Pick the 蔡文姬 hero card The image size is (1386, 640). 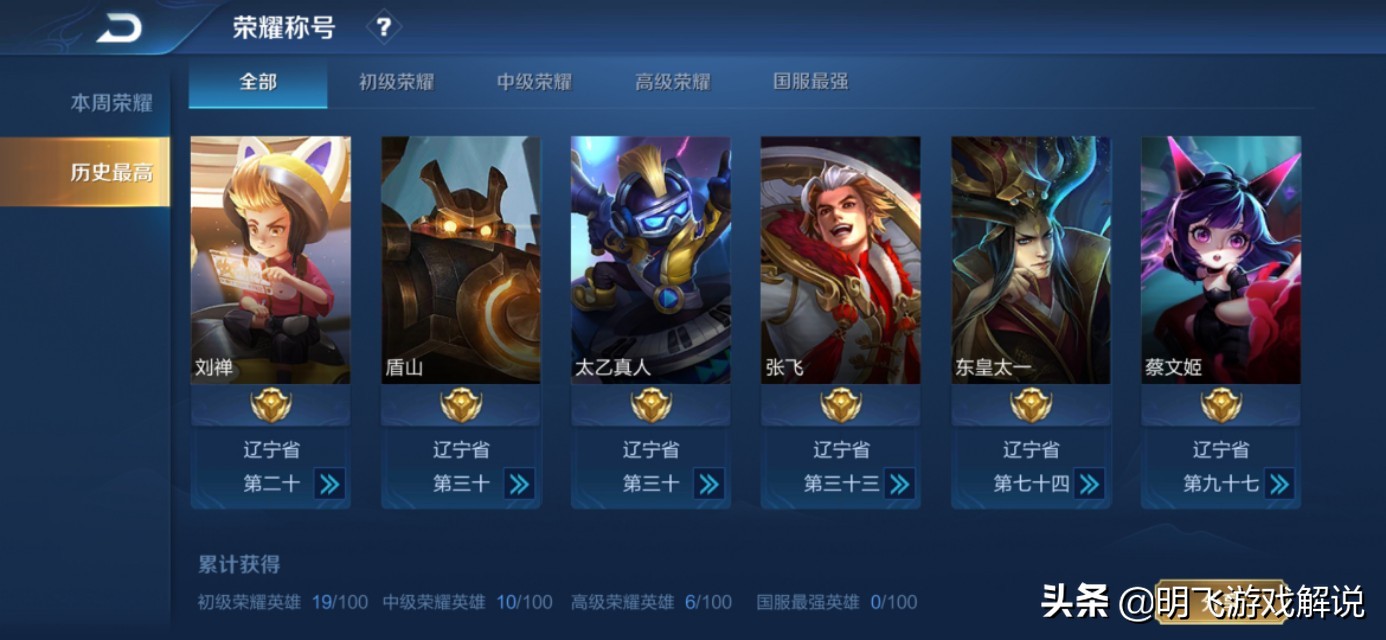tap(1220, 260)
